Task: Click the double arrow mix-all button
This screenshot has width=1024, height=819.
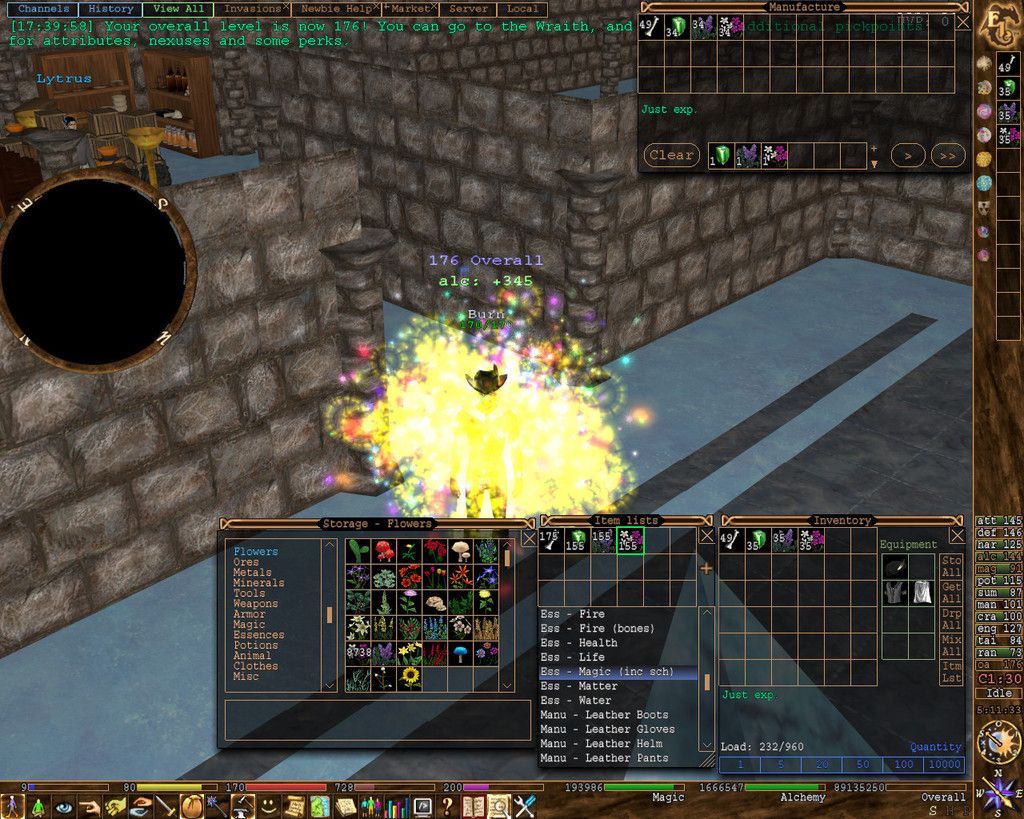Action: point(948,155)
